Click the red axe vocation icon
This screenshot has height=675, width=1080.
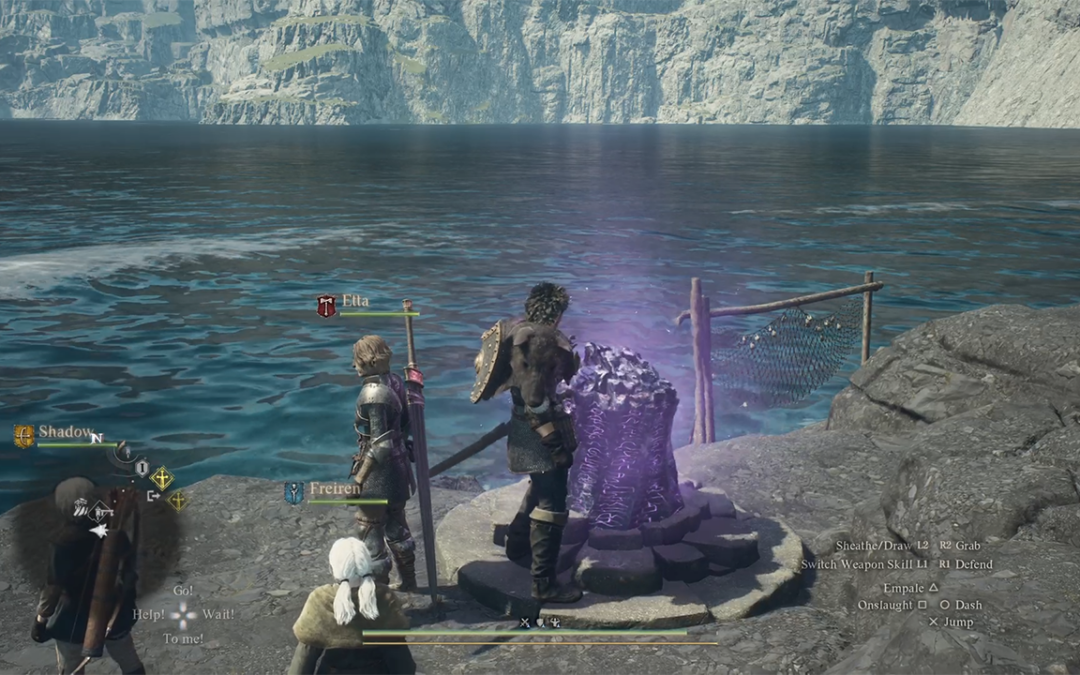click(x=327, y=306)
